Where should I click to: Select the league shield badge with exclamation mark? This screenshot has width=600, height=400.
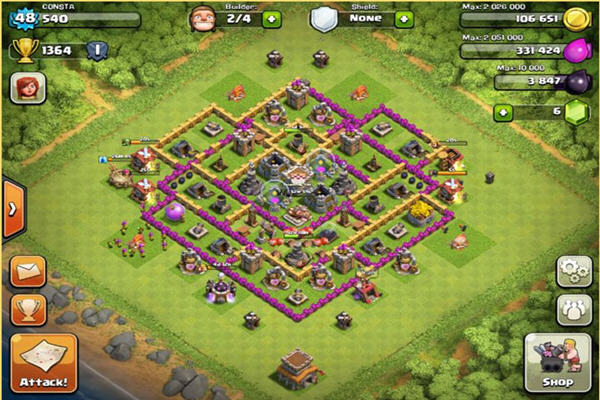coord(97,50)
